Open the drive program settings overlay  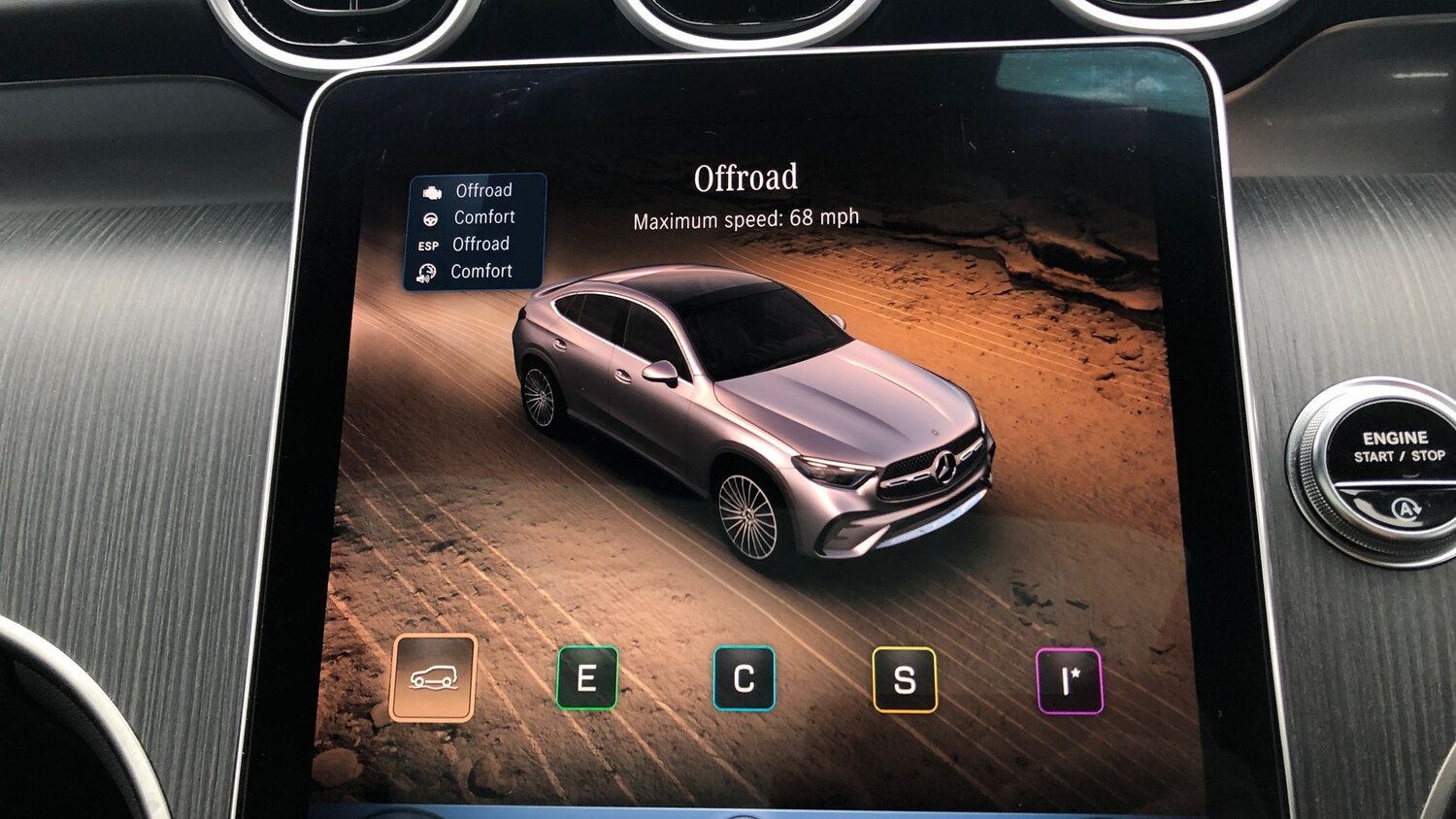(476, 231)
